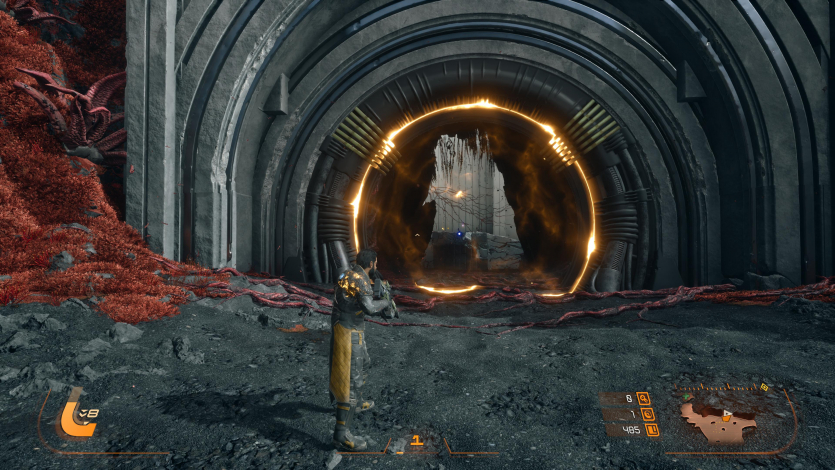Select the consumable item slot
Image resolution: width=835 pixels, height=470 pixels.
point(416,440)
